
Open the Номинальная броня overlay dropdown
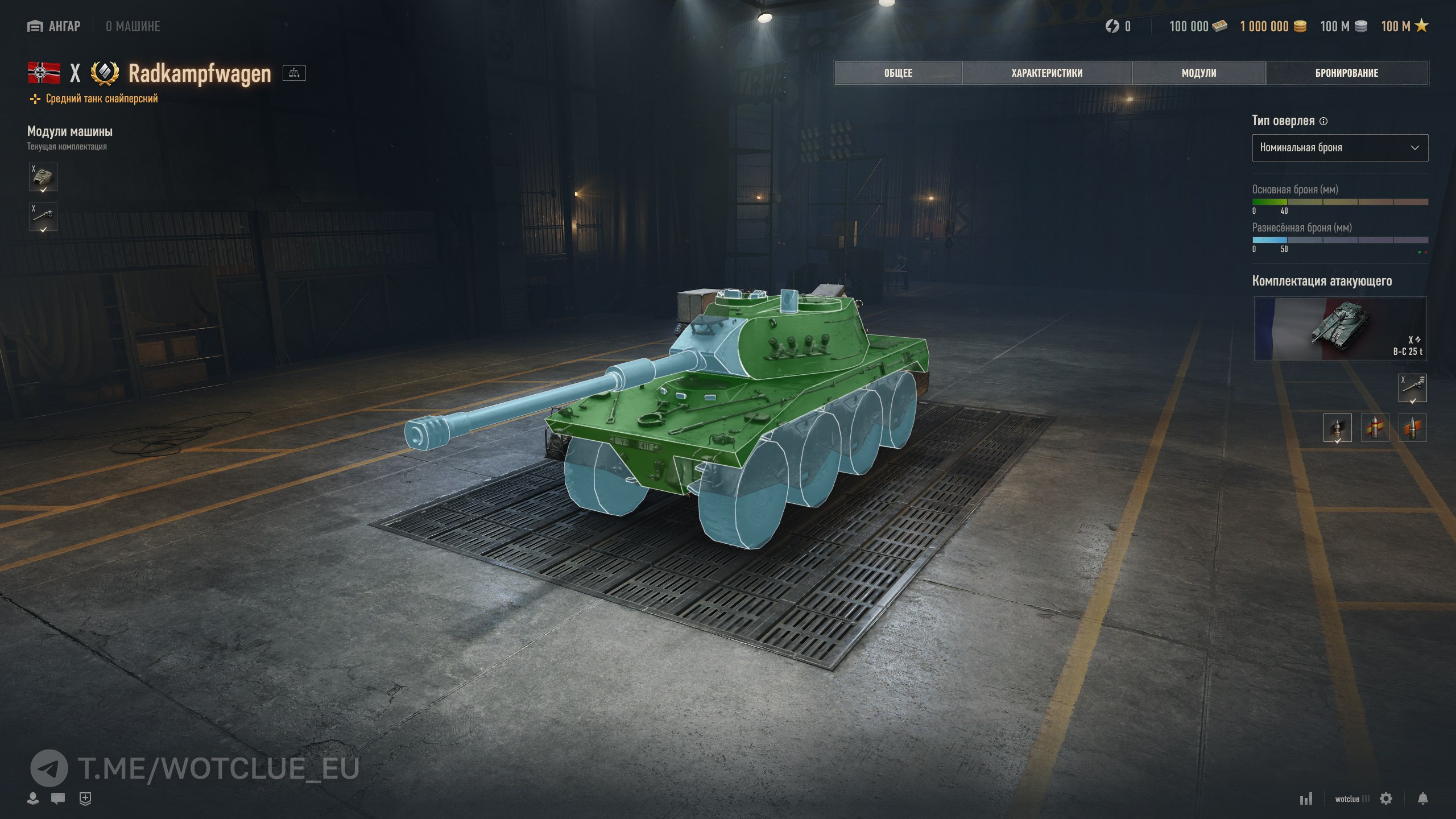click(x=1339, y=148)
